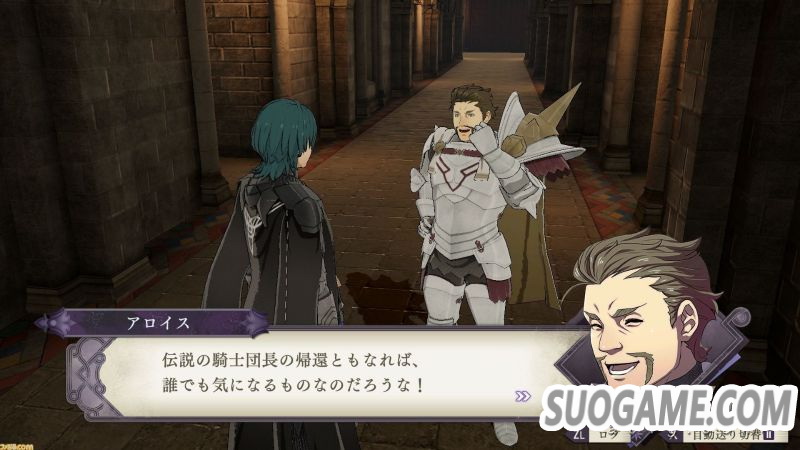Click the dialogue advance double-arrow indicator
The width and height of the screenshot is (800, 450).
[x=523, y=395]
